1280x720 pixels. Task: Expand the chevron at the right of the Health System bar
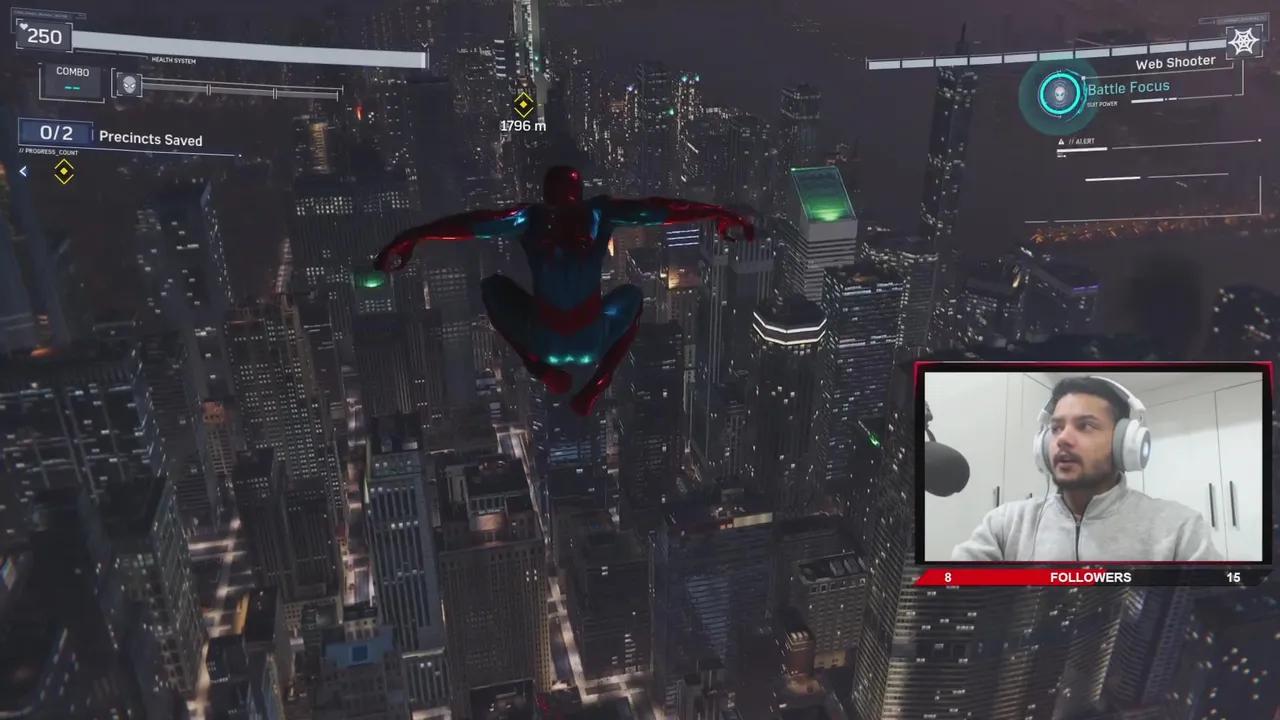pos(424,44)
